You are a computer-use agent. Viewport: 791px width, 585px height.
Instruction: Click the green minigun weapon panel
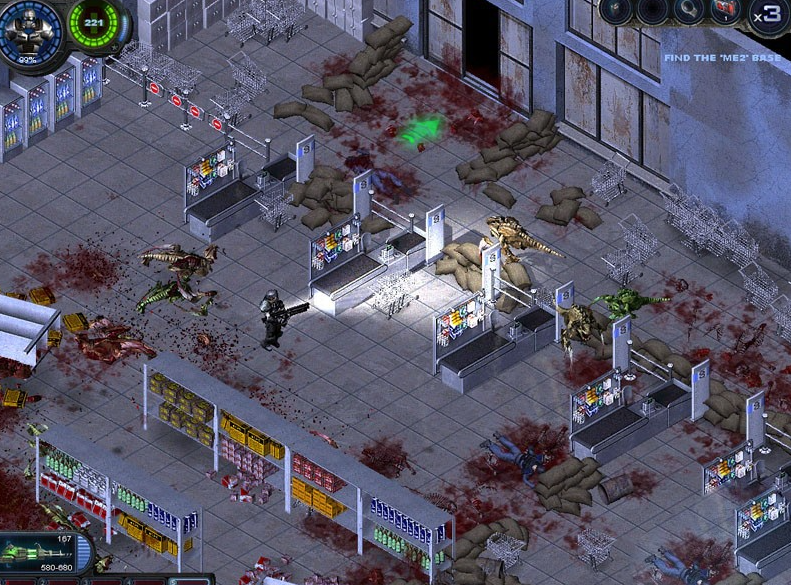pos(45,550)
